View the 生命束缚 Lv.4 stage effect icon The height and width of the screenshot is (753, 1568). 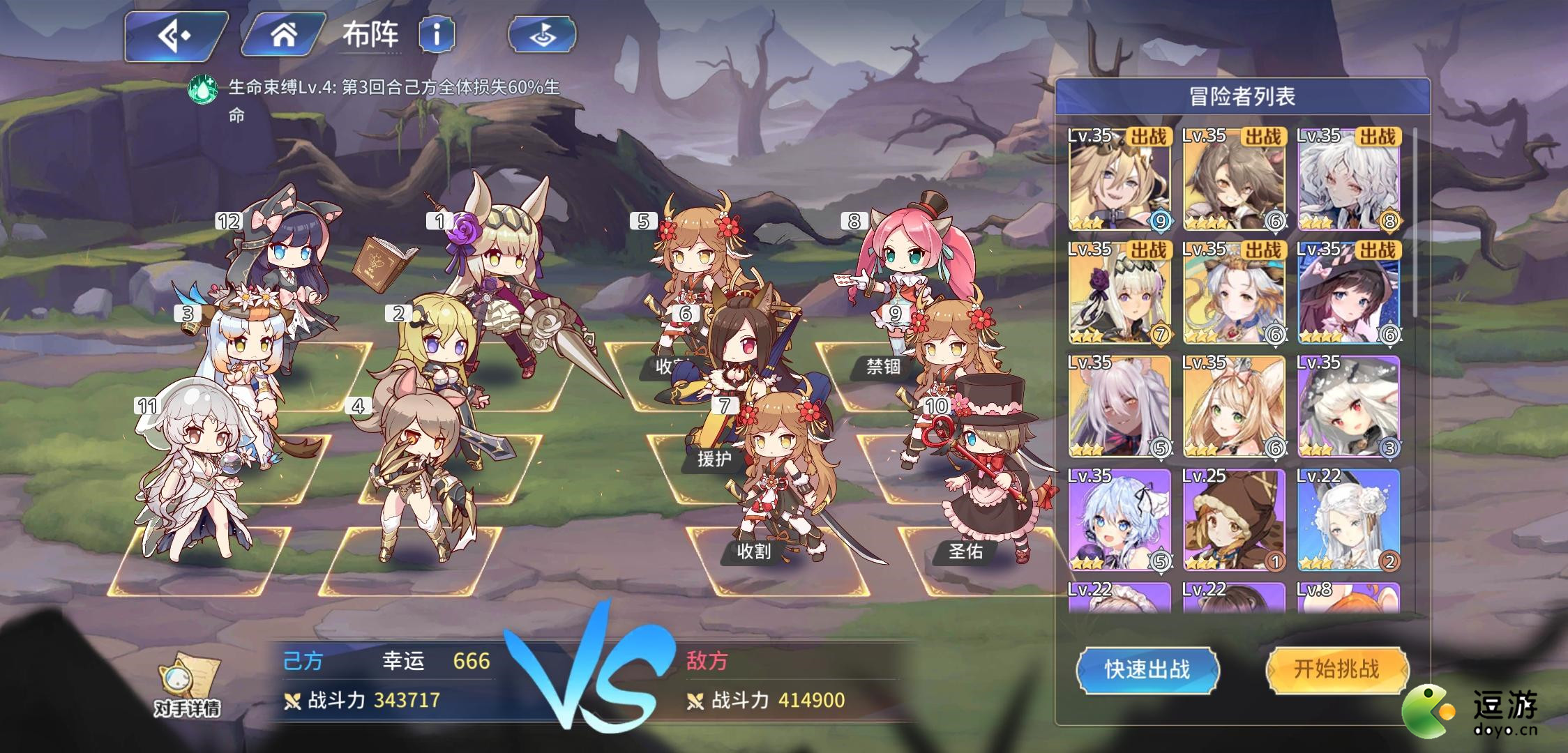[202, 89]
